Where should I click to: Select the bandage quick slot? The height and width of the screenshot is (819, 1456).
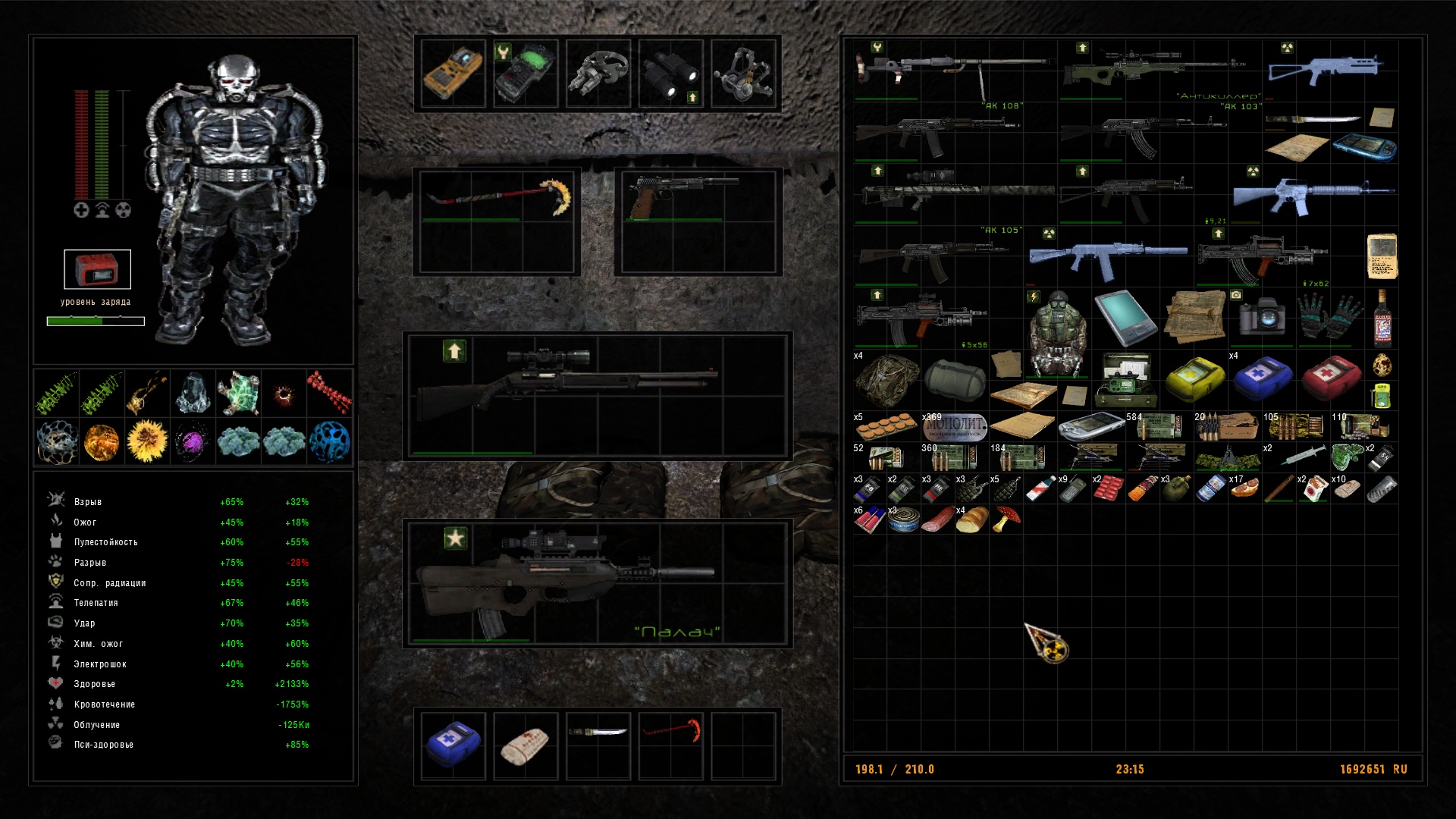[x=525, y=745]
